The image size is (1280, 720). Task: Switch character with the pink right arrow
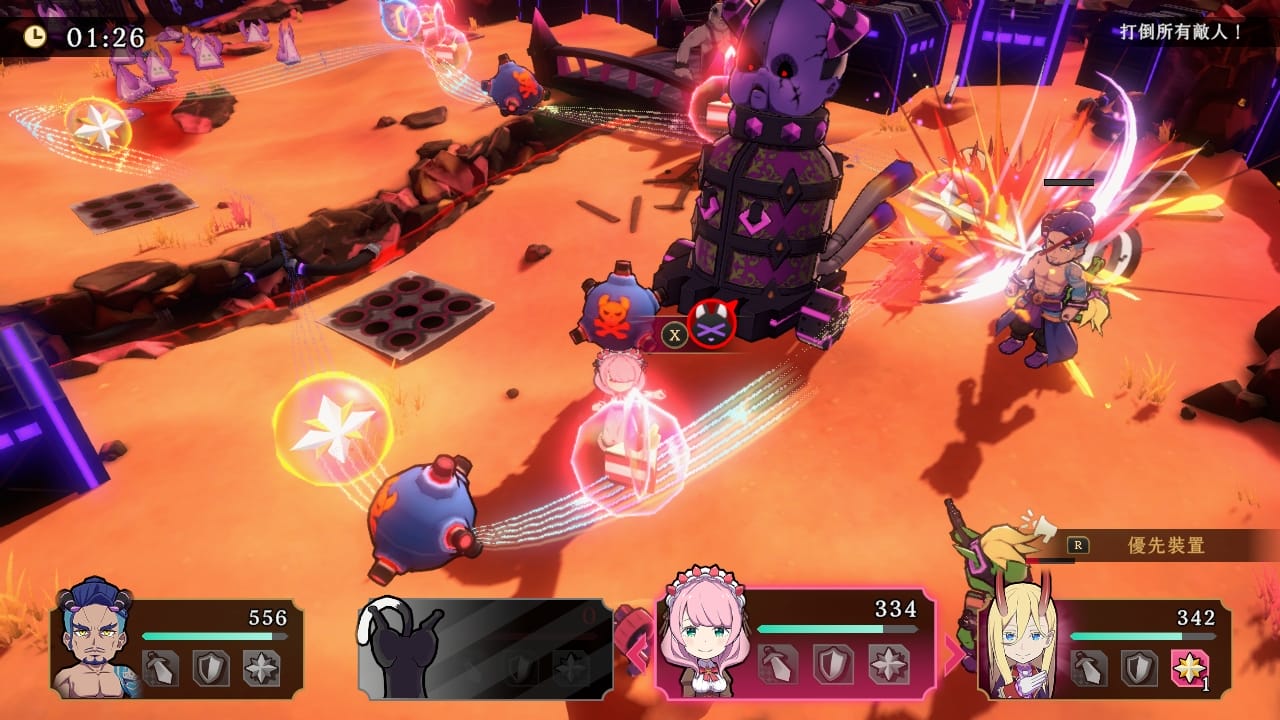955,653
